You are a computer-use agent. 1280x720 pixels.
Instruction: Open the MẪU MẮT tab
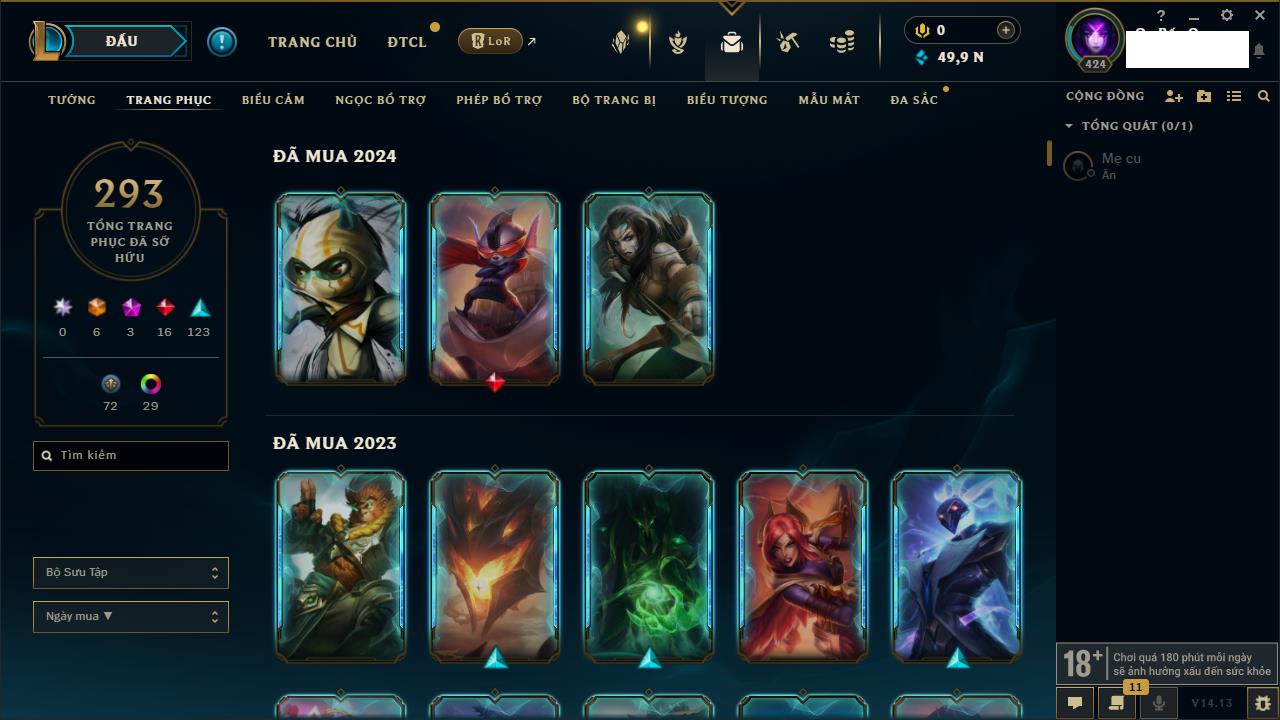pos(829,100)
